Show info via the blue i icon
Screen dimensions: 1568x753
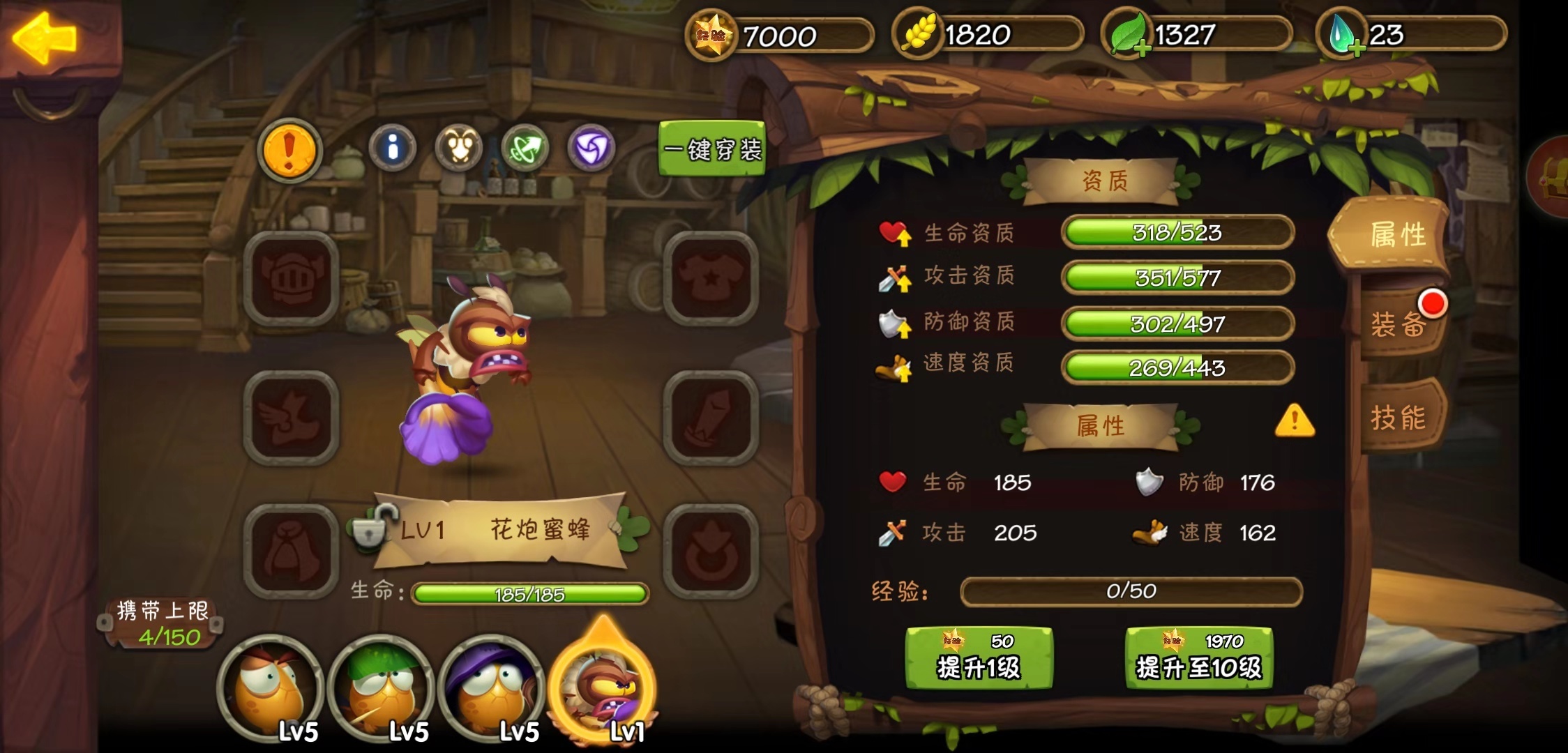pos(393,148)
